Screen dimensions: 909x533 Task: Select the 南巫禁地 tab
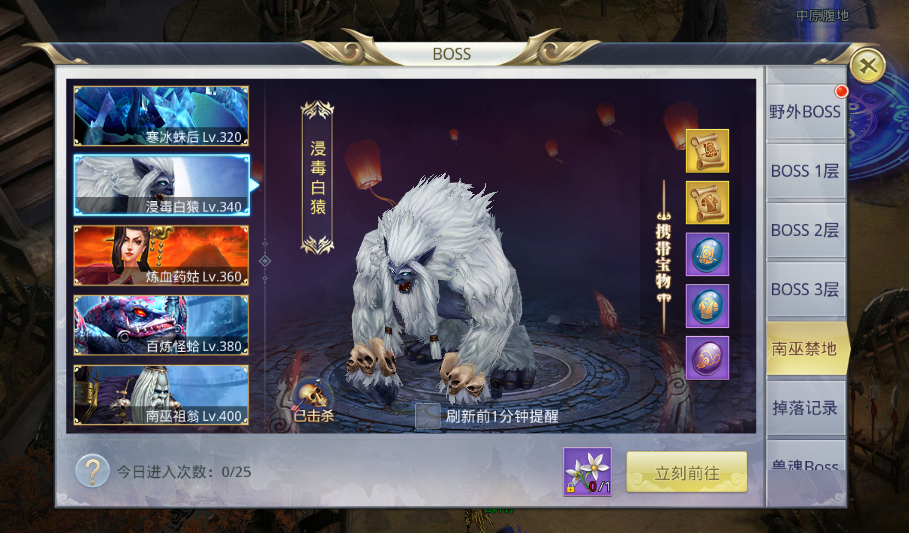[805, 348]
